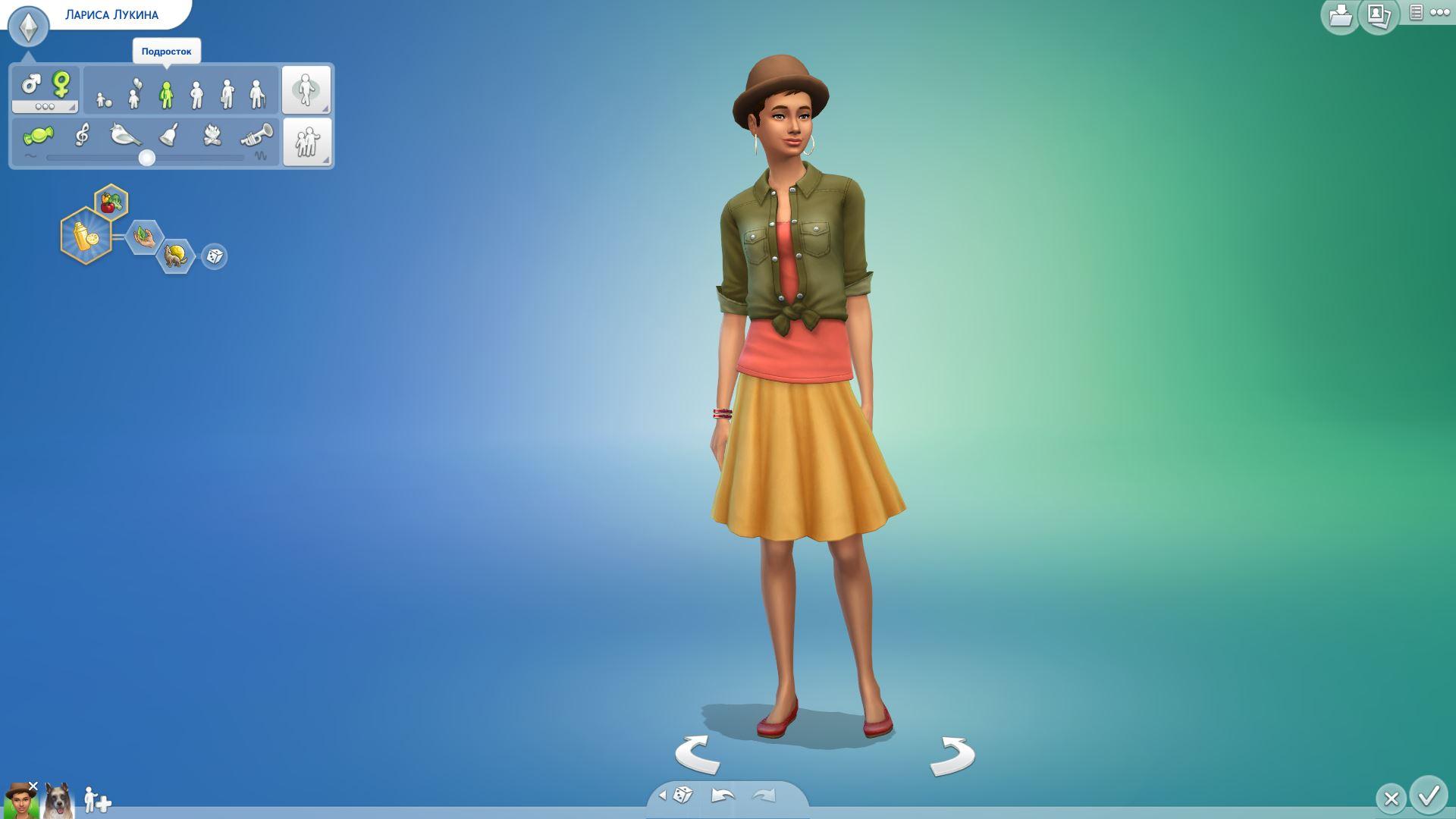Pick the young adult age icon

[196, 94]
